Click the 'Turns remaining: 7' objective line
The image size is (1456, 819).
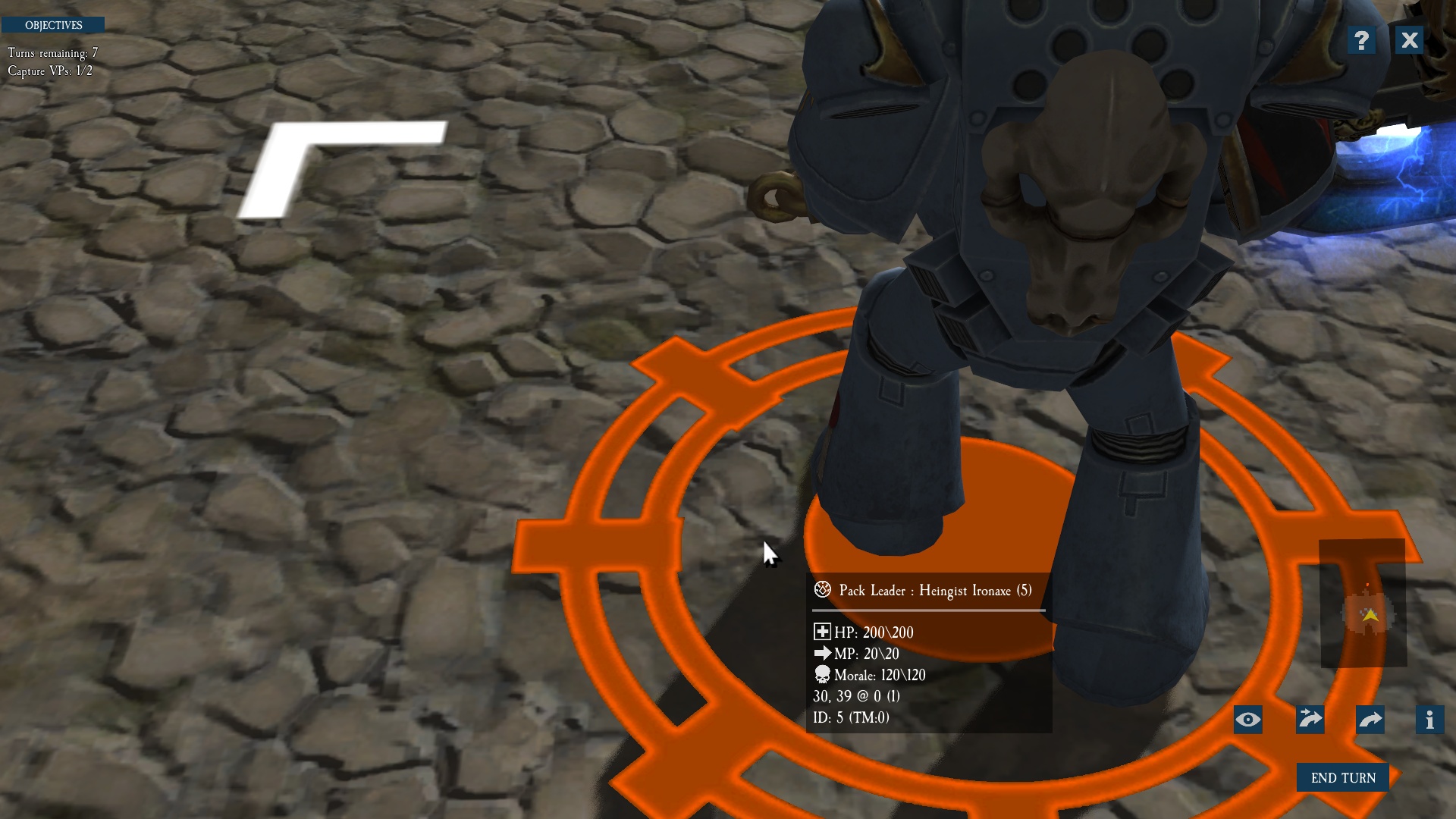tap(52, 54)
